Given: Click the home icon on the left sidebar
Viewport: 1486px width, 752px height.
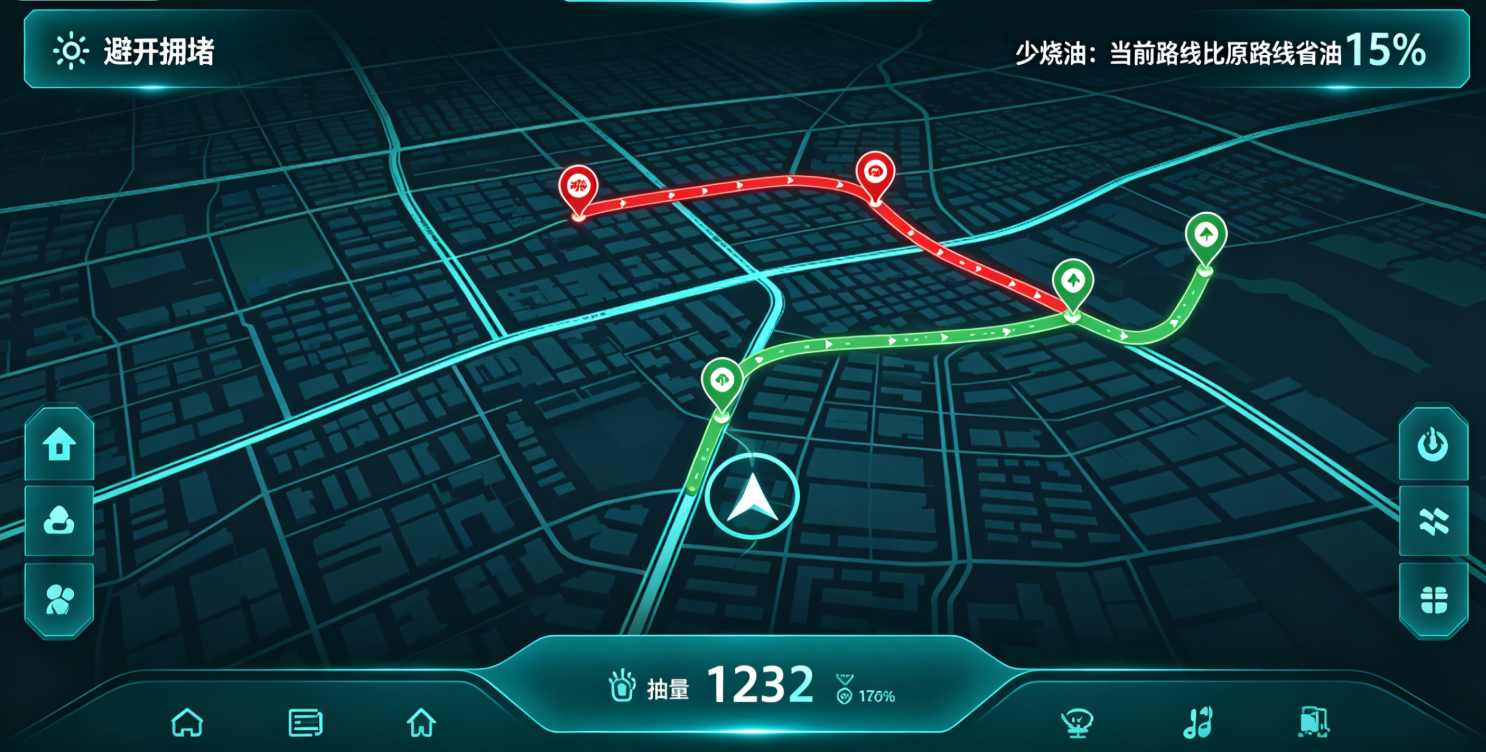Looking at the screenshot, I should [x=59, y=444].
